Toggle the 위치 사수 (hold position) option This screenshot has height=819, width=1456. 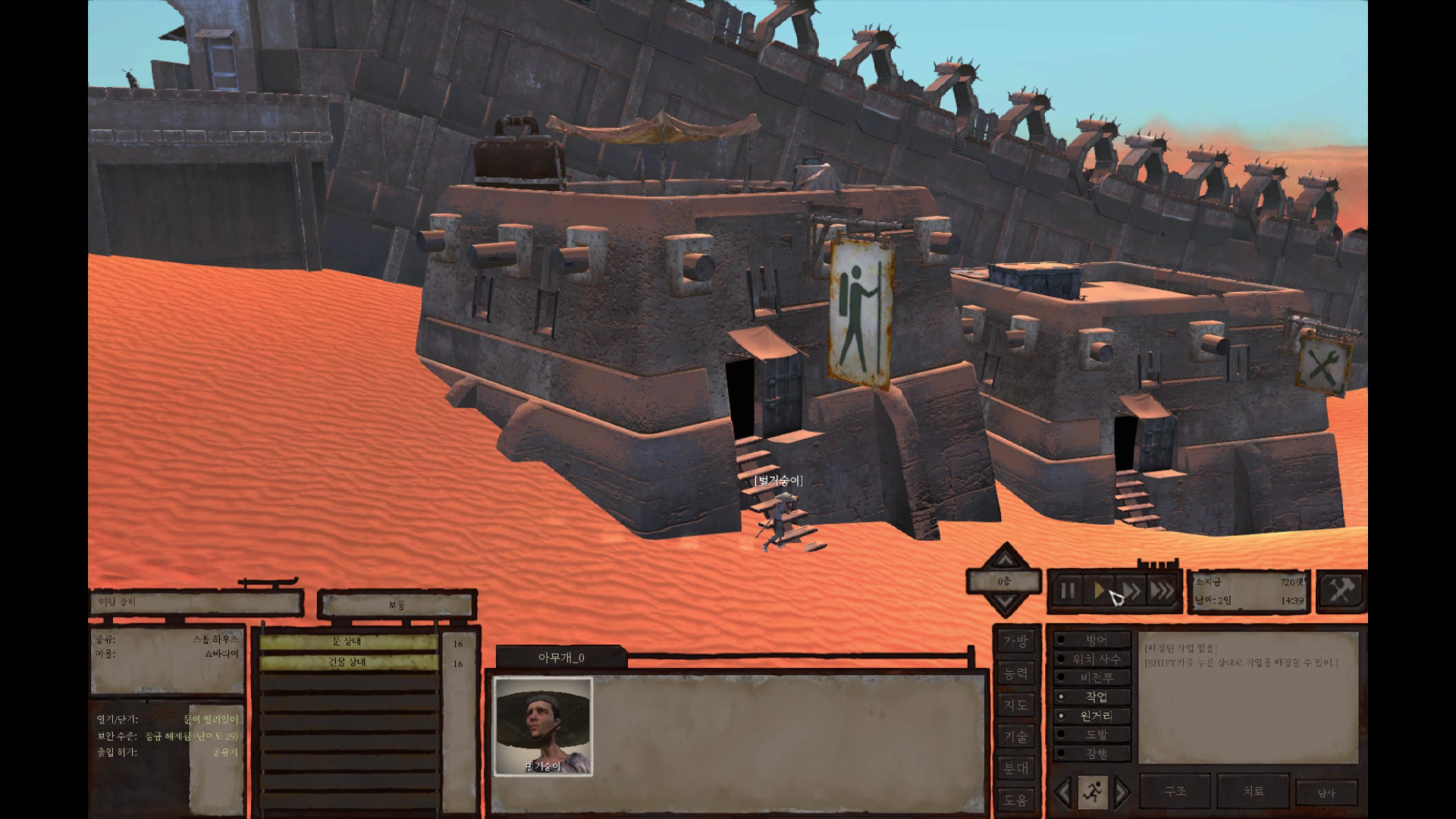tap(1095, 659)
